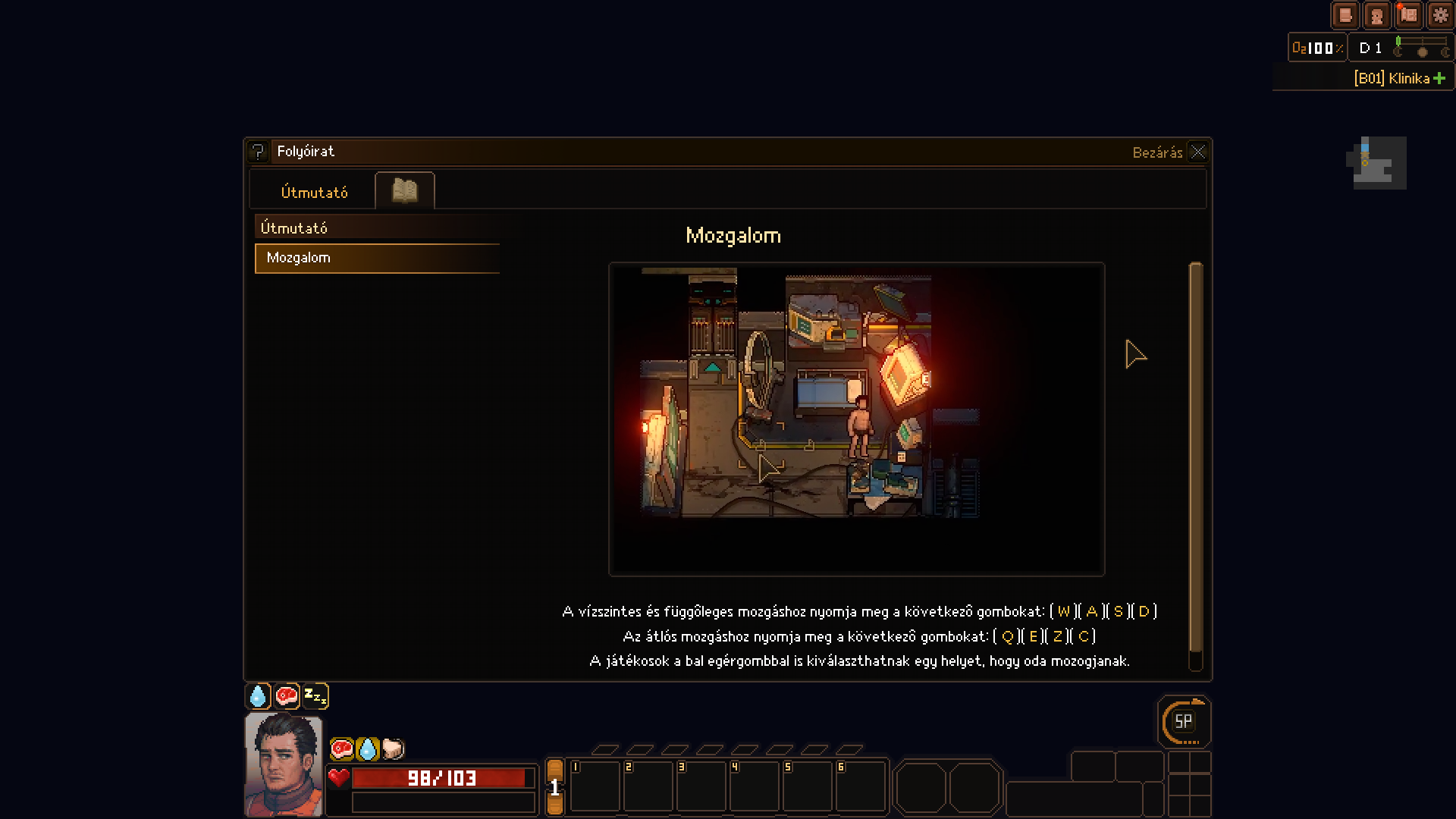Image resolution: width=1456 pixels, height=819 pixels.
Task: Select the Zzz sleep status icon
Action: pyautogui.click(x=315, y=695)
